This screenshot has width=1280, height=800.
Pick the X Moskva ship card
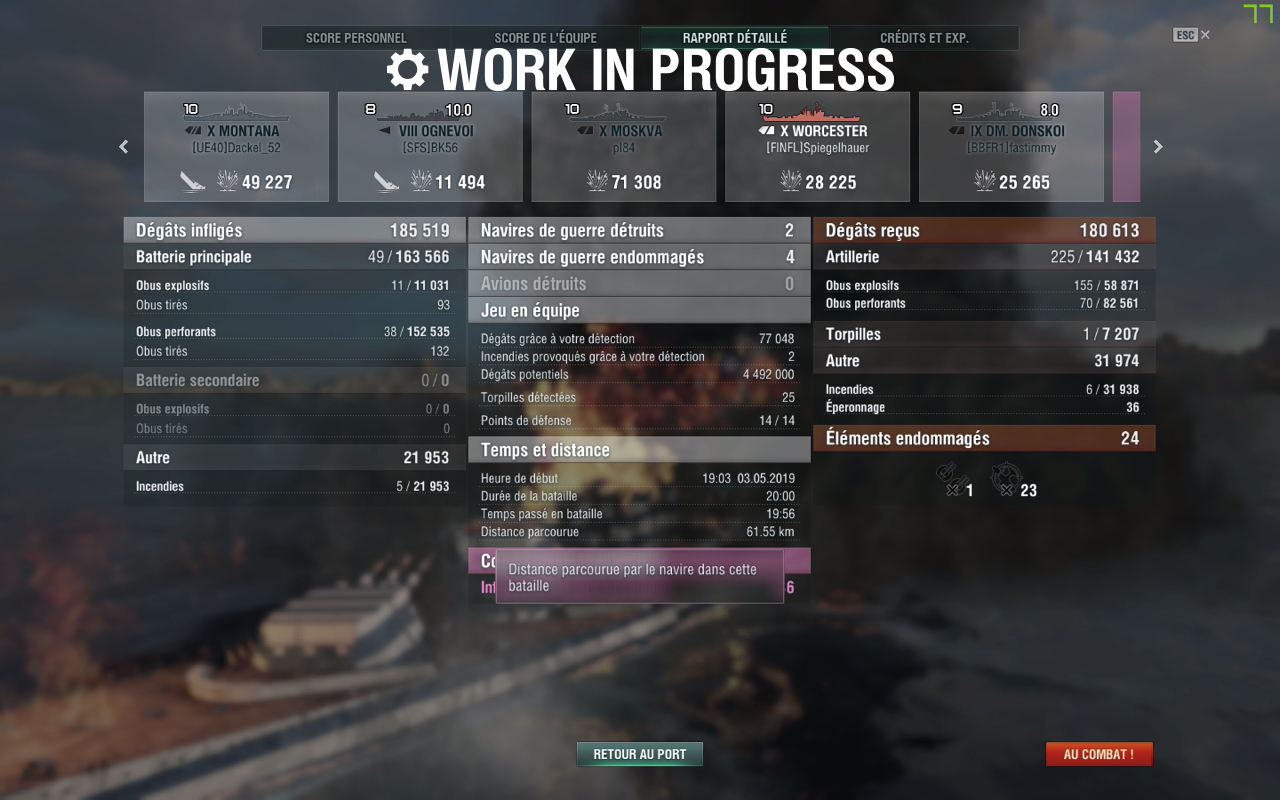tap(623, 147)
